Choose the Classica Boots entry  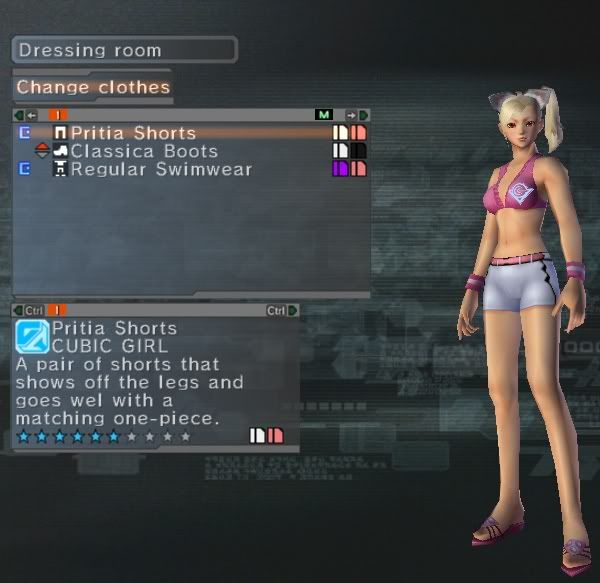[143, 151]
